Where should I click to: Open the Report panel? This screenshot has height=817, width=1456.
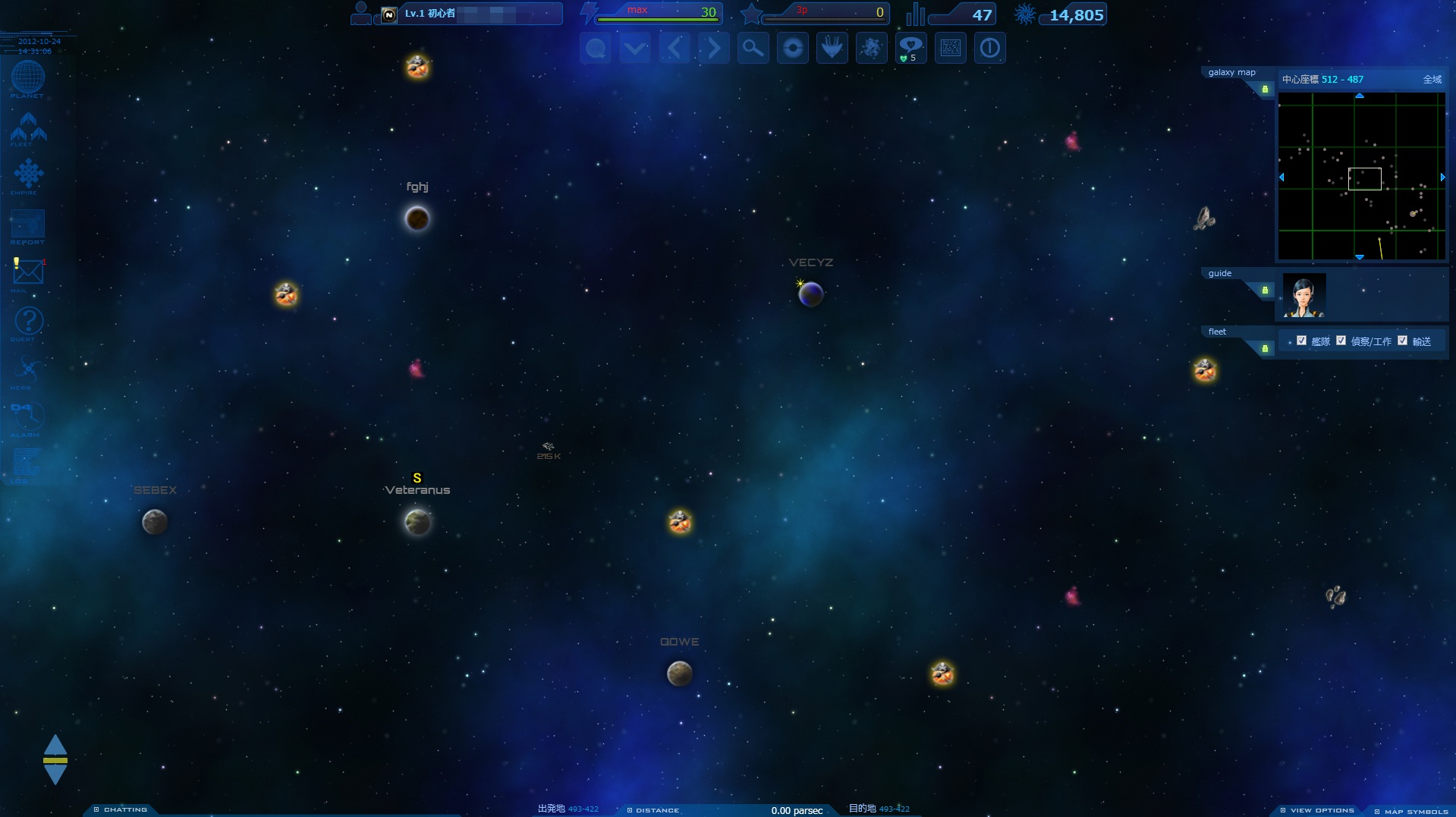point(28,225)
